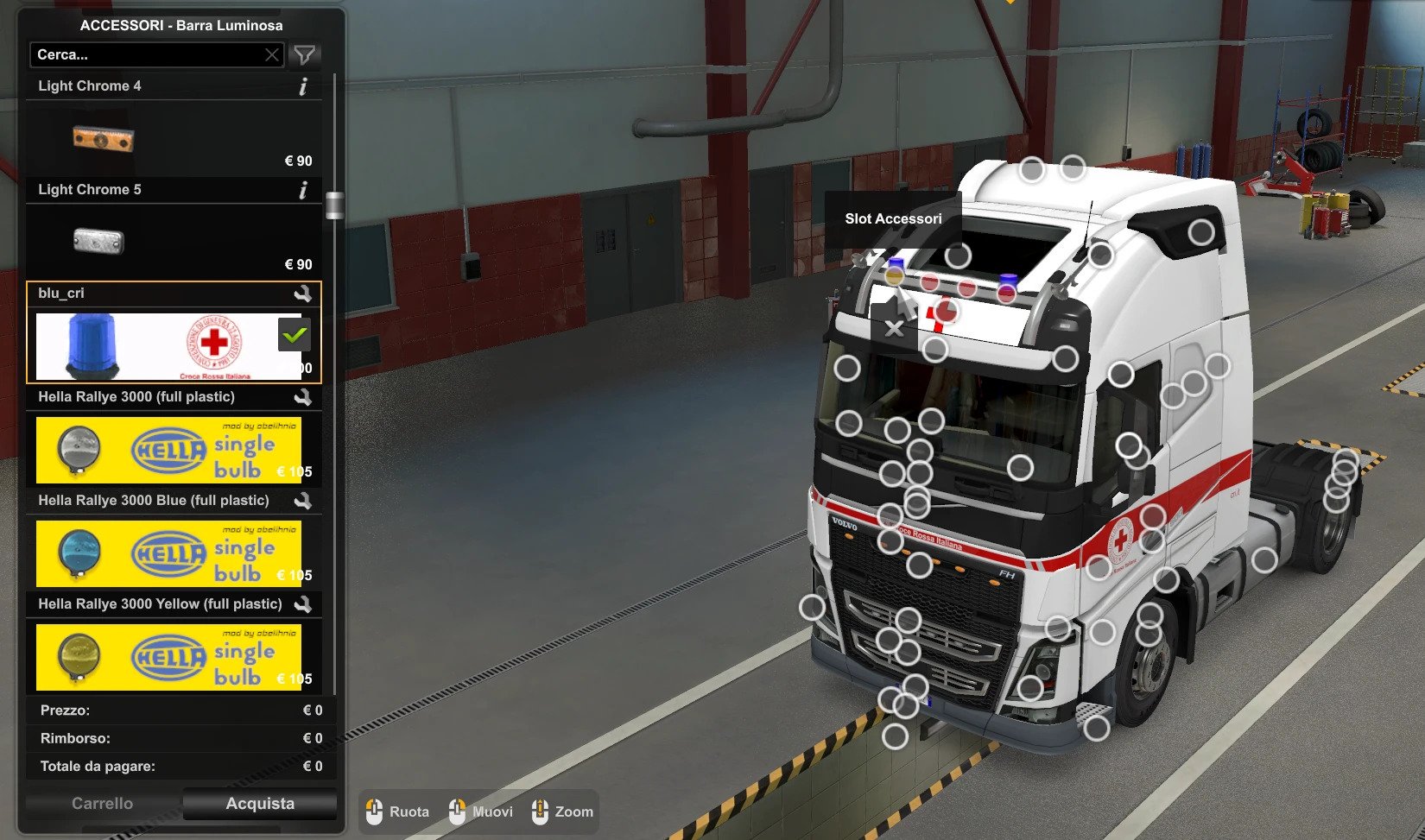Close the accessory slot with the X button
The height and width of the screenshot is (840, 1425).
tap(895, 328)
